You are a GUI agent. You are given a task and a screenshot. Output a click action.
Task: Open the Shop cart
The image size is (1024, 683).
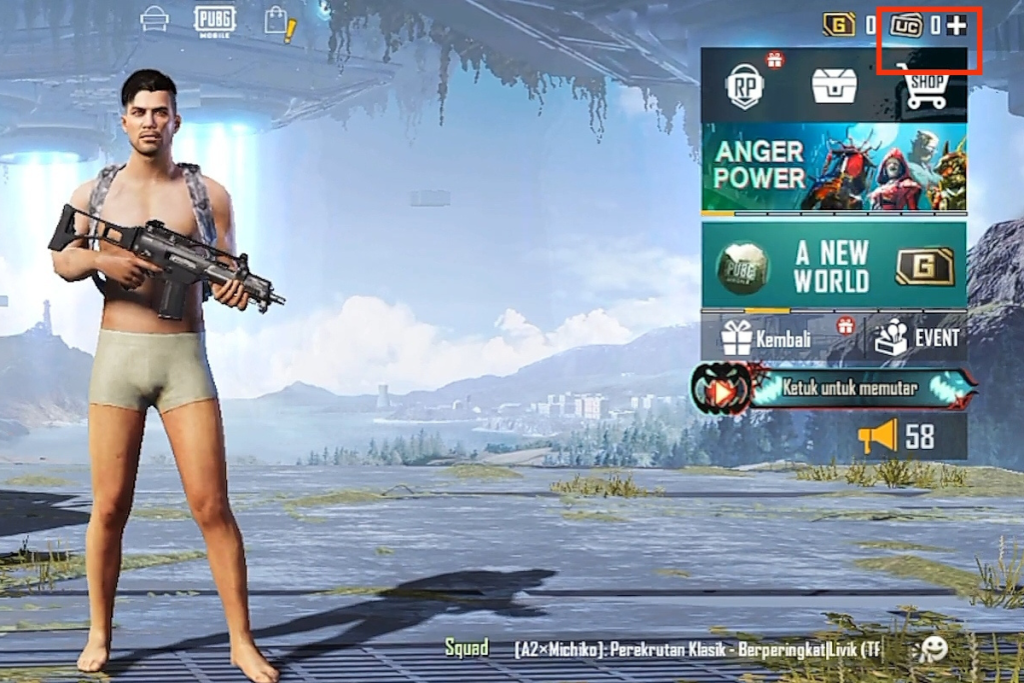925,88
